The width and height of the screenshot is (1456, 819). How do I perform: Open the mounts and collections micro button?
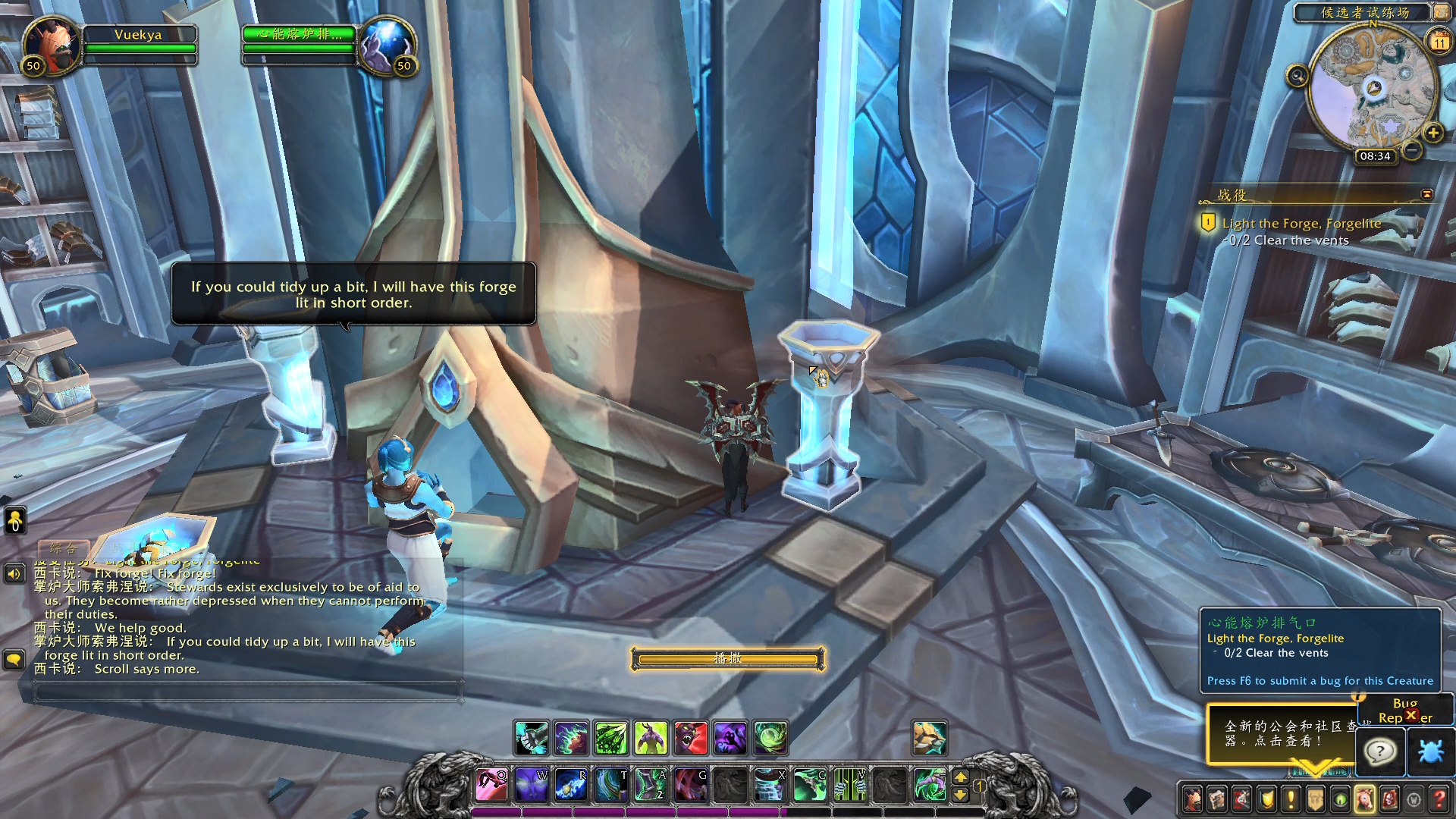point(1364,799)
